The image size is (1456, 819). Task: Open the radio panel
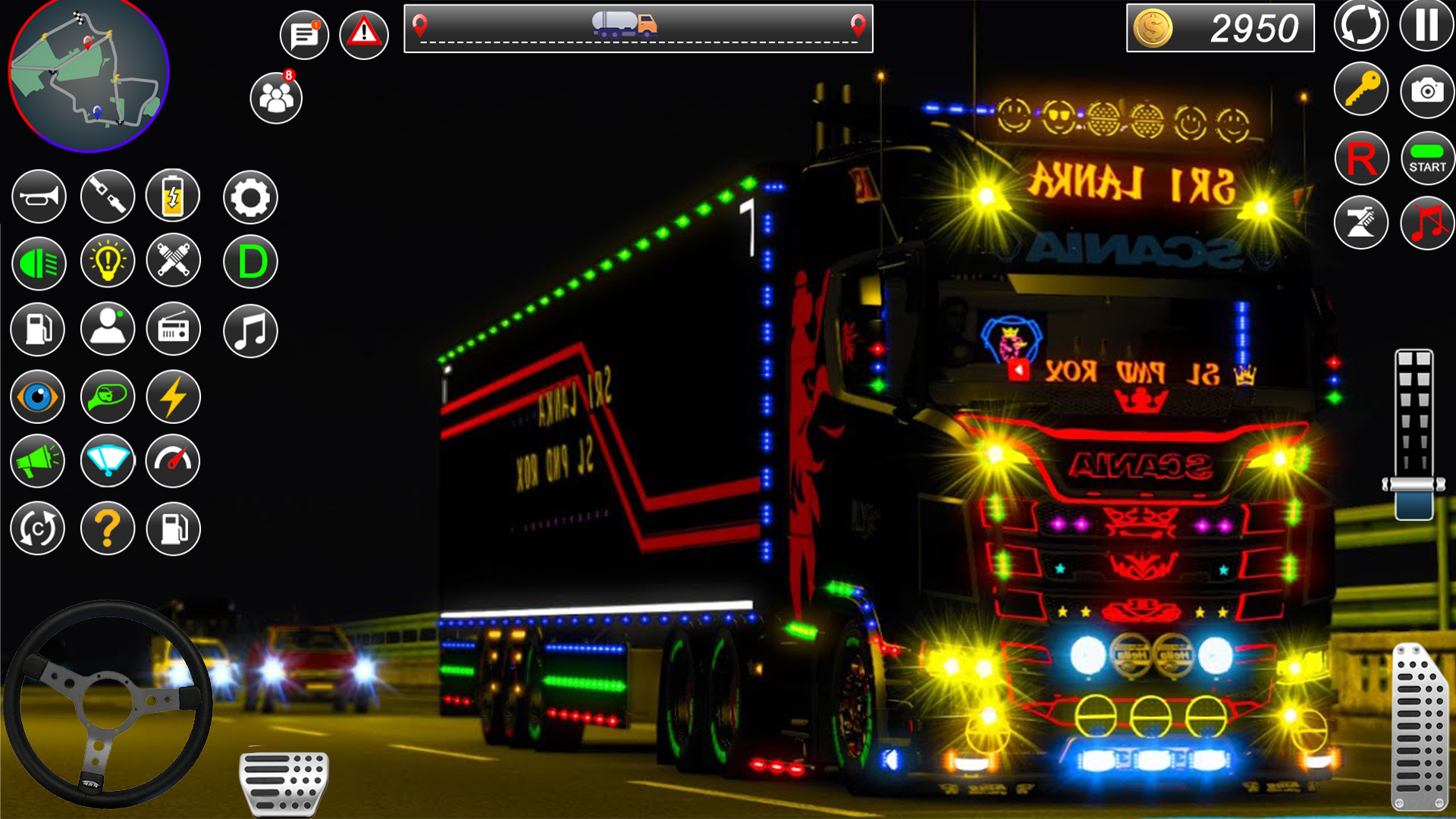[173, 328]
